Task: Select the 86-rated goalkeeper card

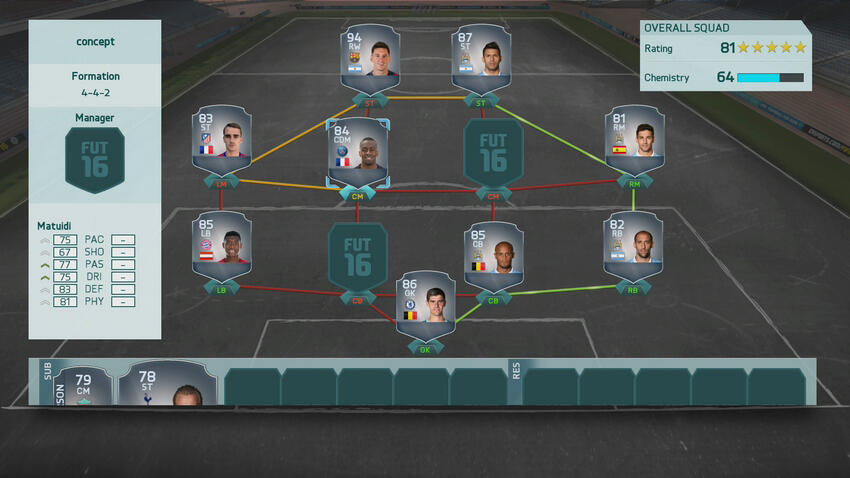Action: coord(426,304)
